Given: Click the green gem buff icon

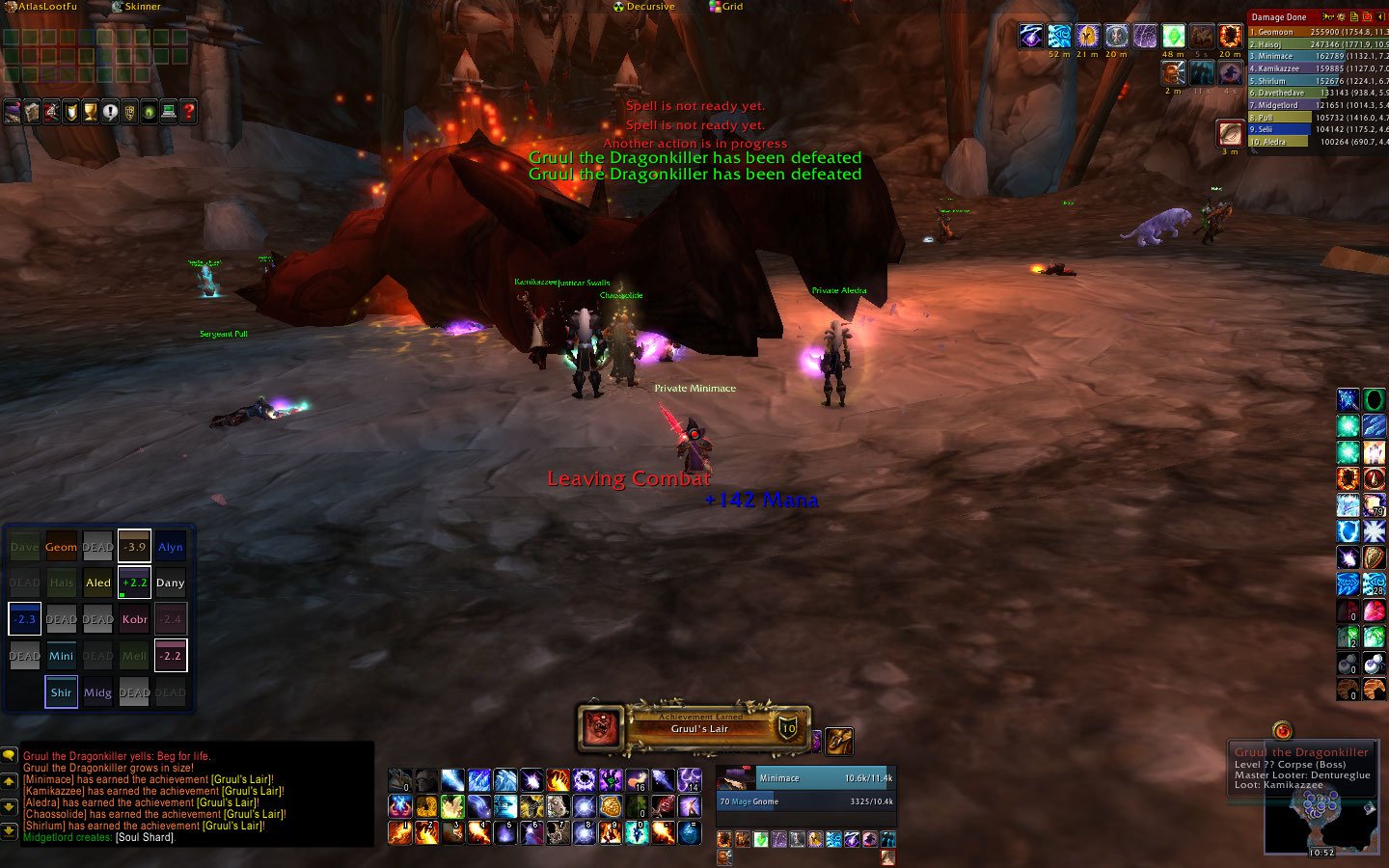Looking at the screenshot, I should click(1173, 37).
